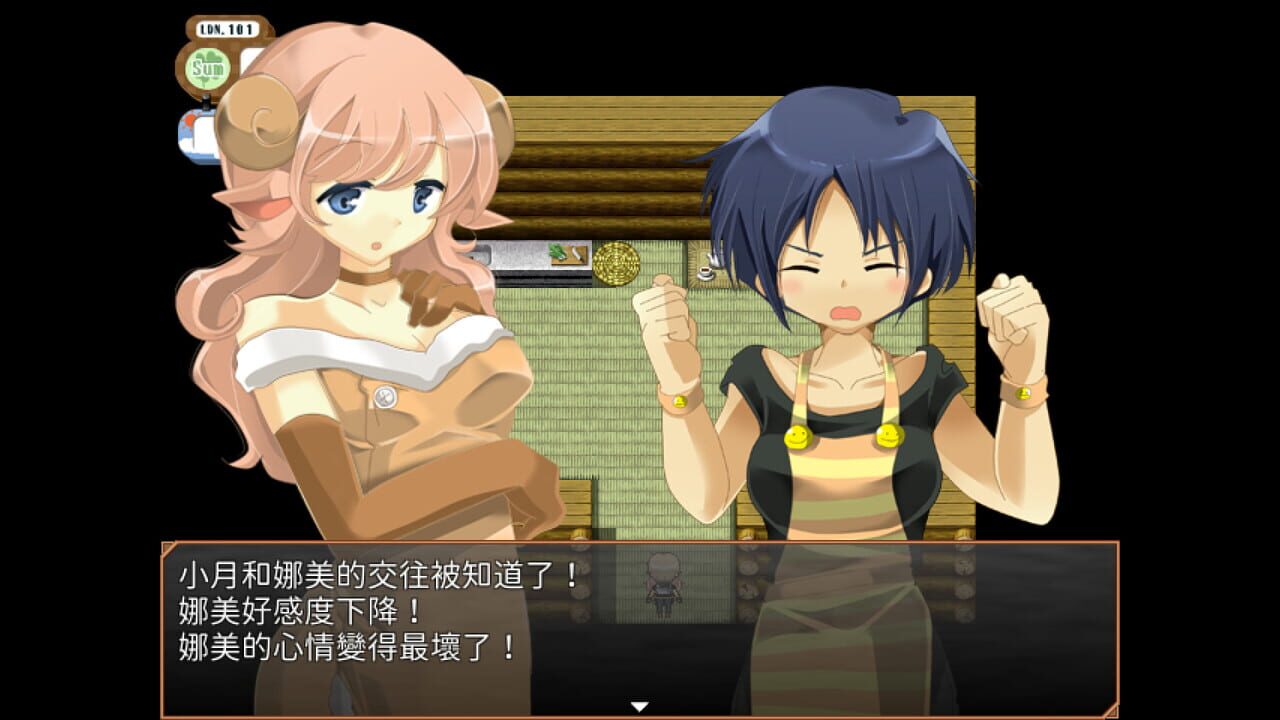Click the cutting board on the kitchen counter

[568, 257]
